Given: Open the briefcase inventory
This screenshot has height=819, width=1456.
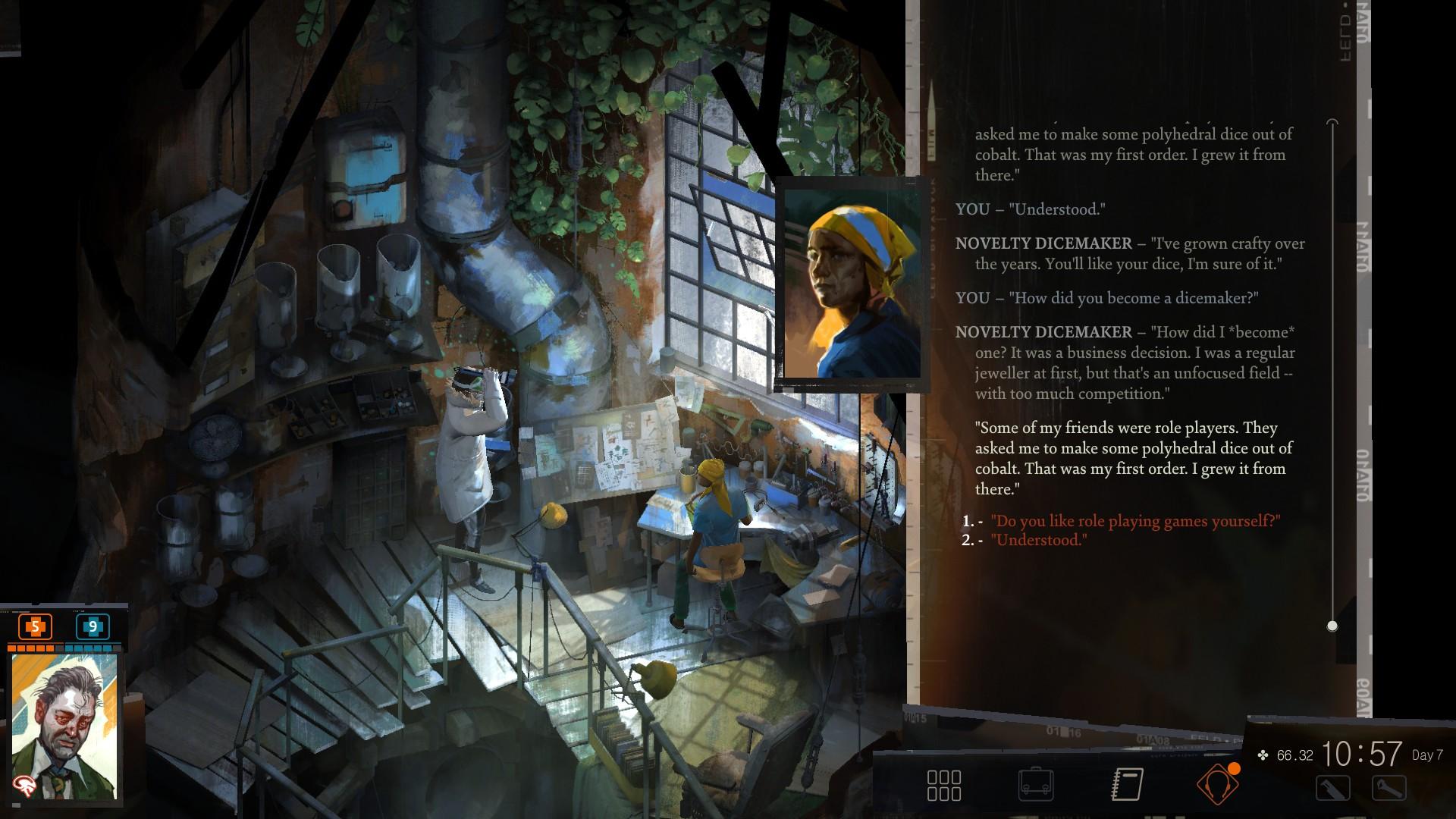Looking at the screenshot, I should point(1036,785).
